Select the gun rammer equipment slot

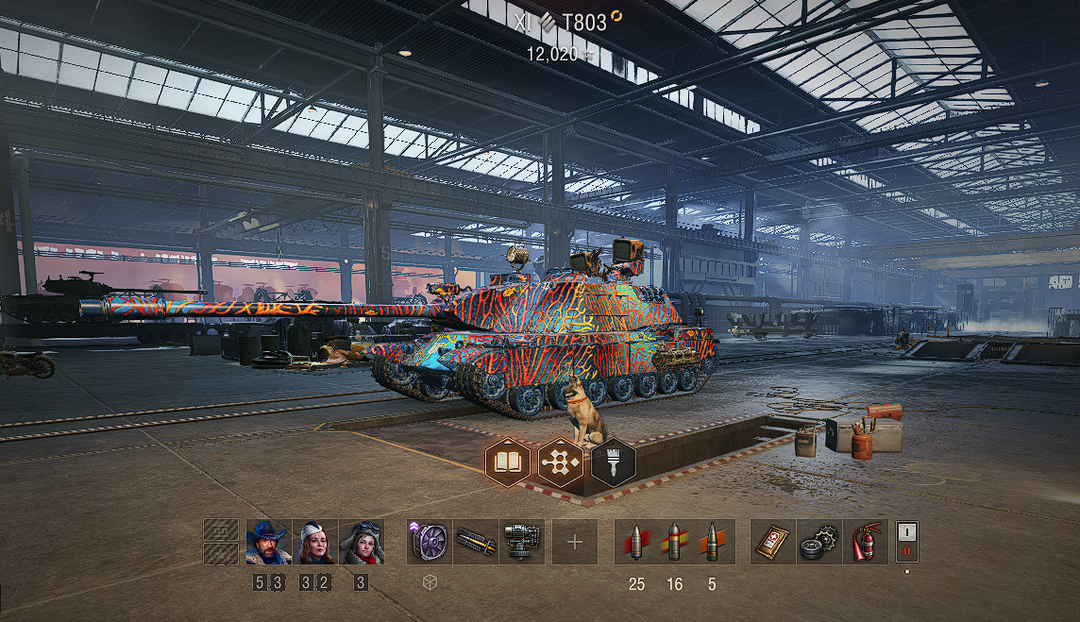(x=475, y=542)
